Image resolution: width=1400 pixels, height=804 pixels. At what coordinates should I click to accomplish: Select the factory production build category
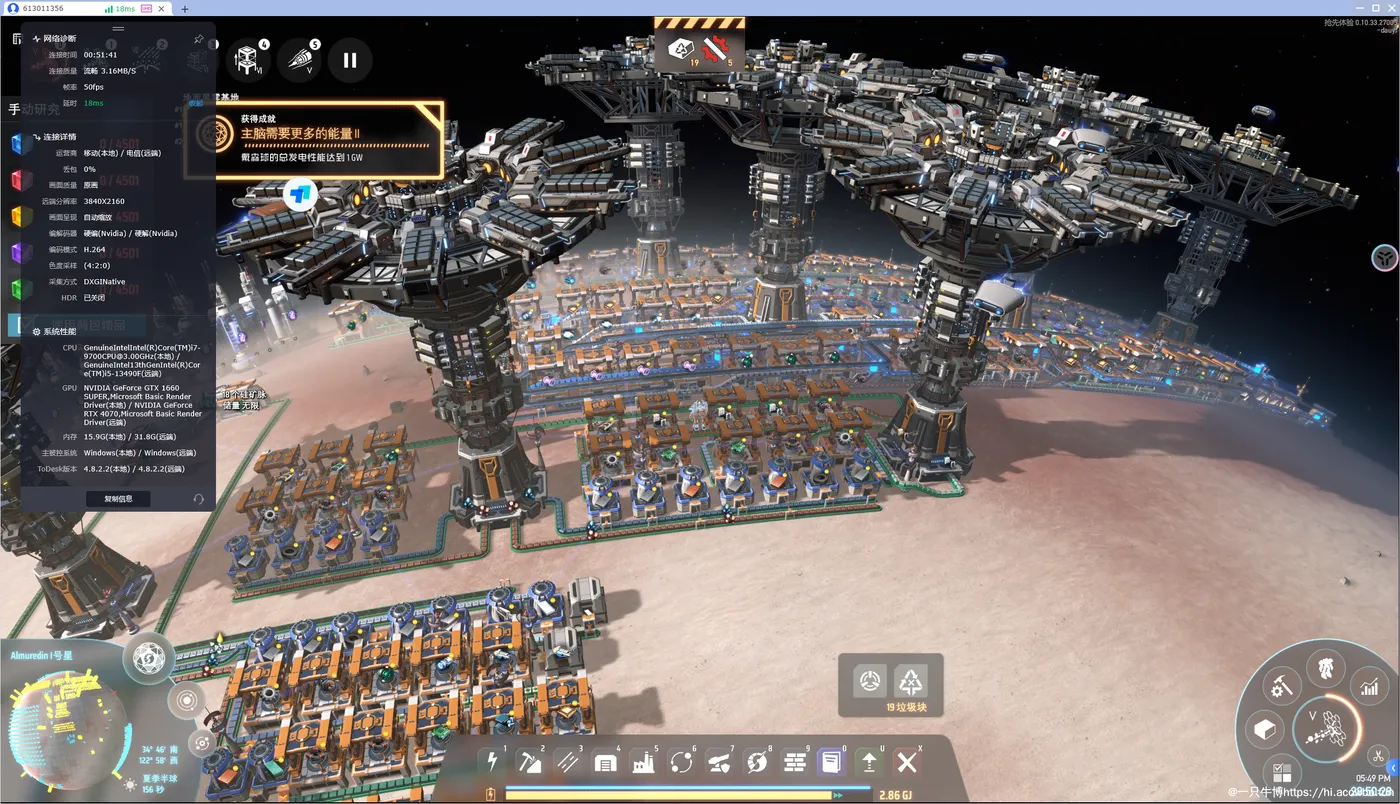643,763
